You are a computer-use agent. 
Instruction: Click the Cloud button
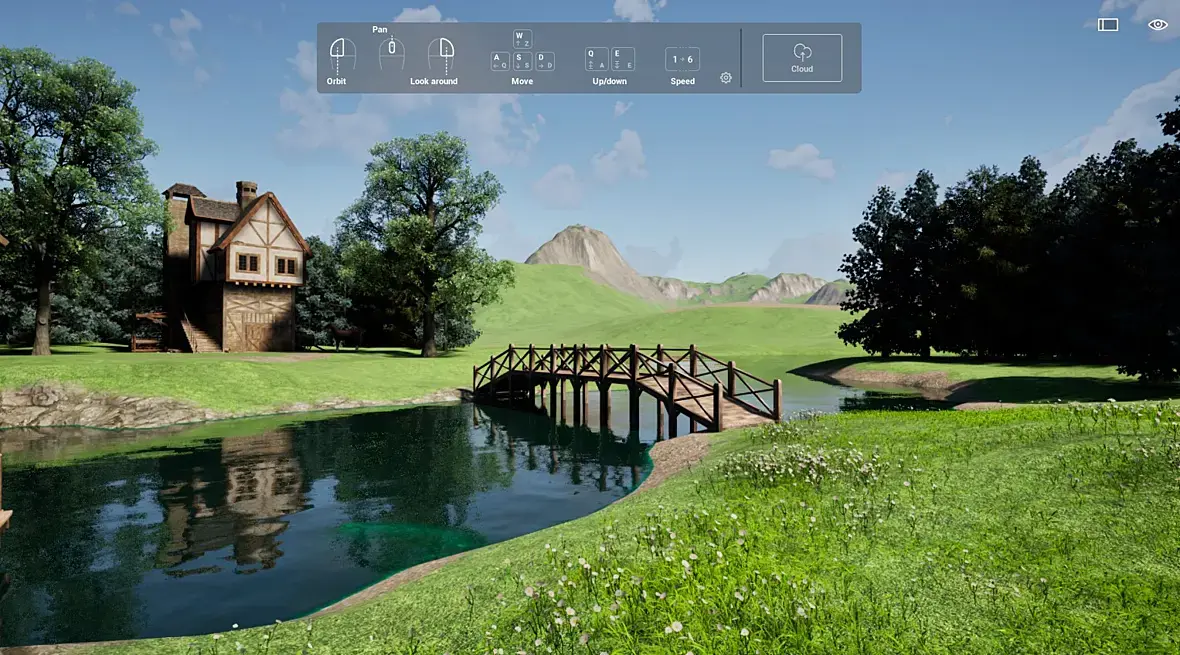pos(802,58)
